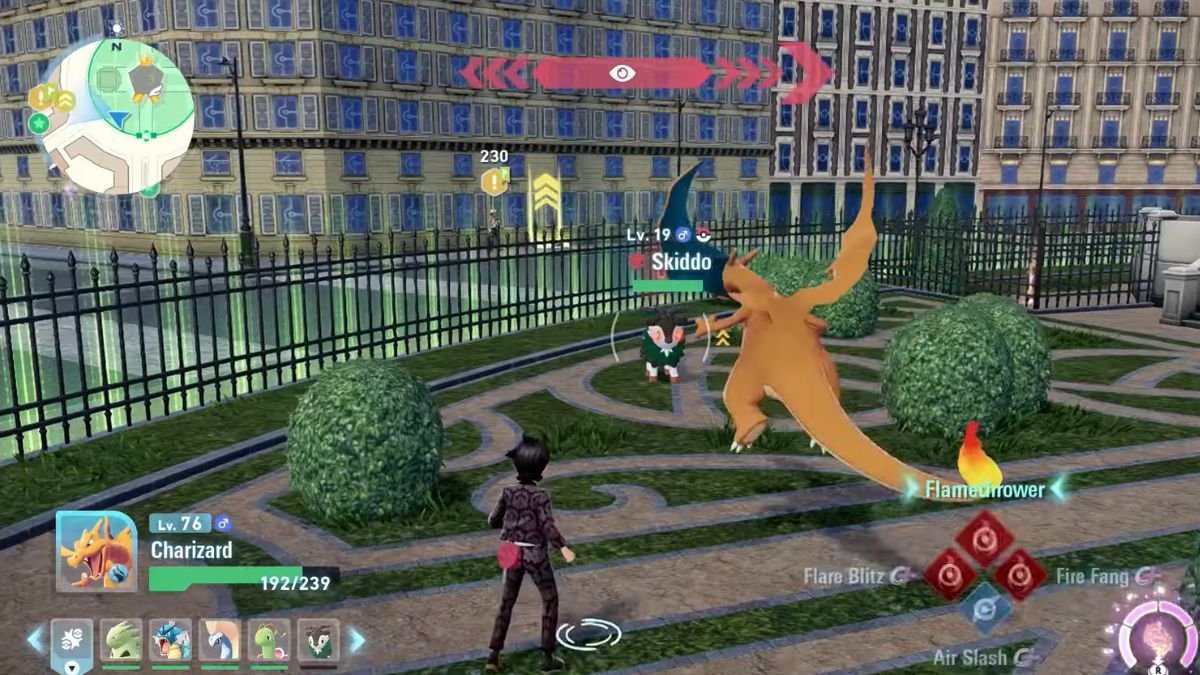
Task: Click the party bar's left arrow
Action: point(35,640)
